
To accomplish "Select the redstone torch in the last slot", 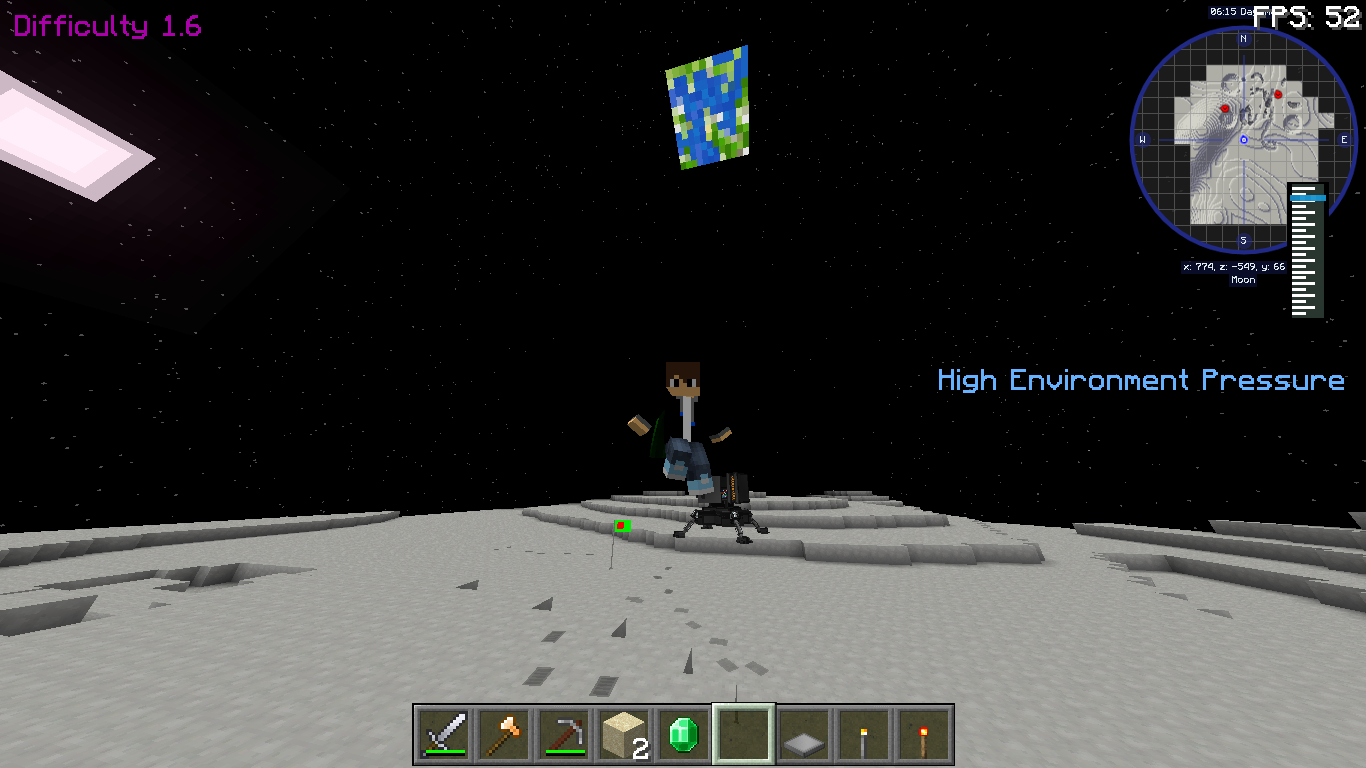I will pyautogui.click(x=926, y=733).
